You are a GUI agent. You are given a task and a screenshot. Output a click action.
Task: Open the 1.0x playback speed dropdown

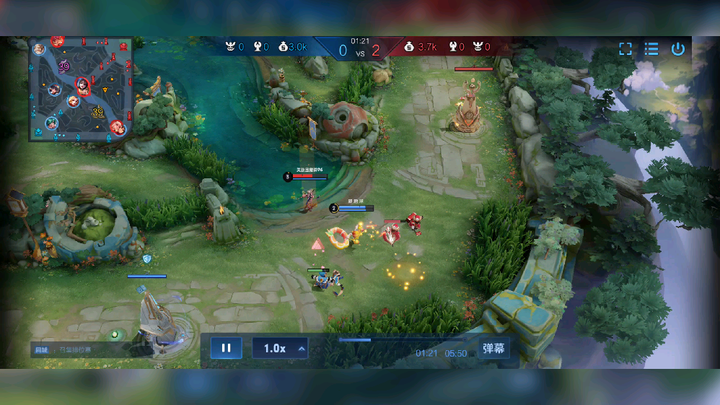tap(280, 348)
